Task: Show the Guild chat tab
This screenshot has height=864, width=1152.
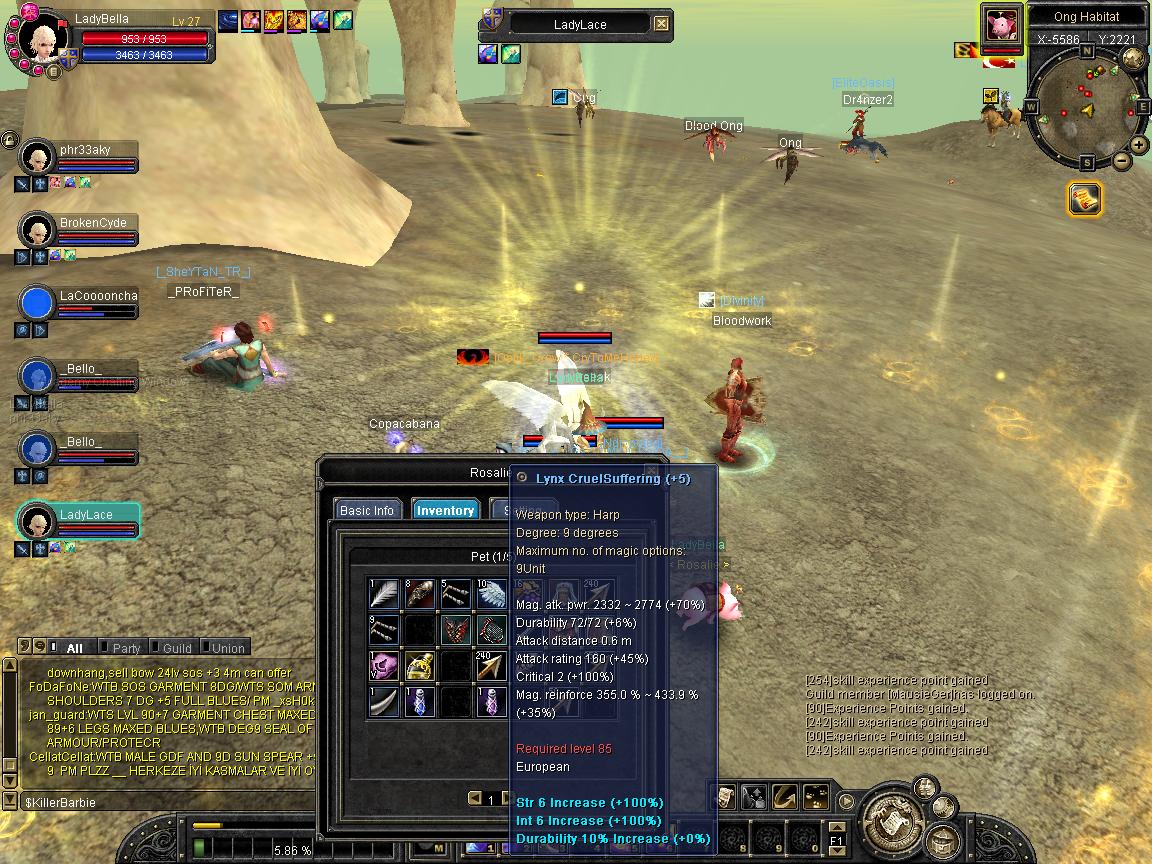Action: pyautogui.click(x=176, y=648)
